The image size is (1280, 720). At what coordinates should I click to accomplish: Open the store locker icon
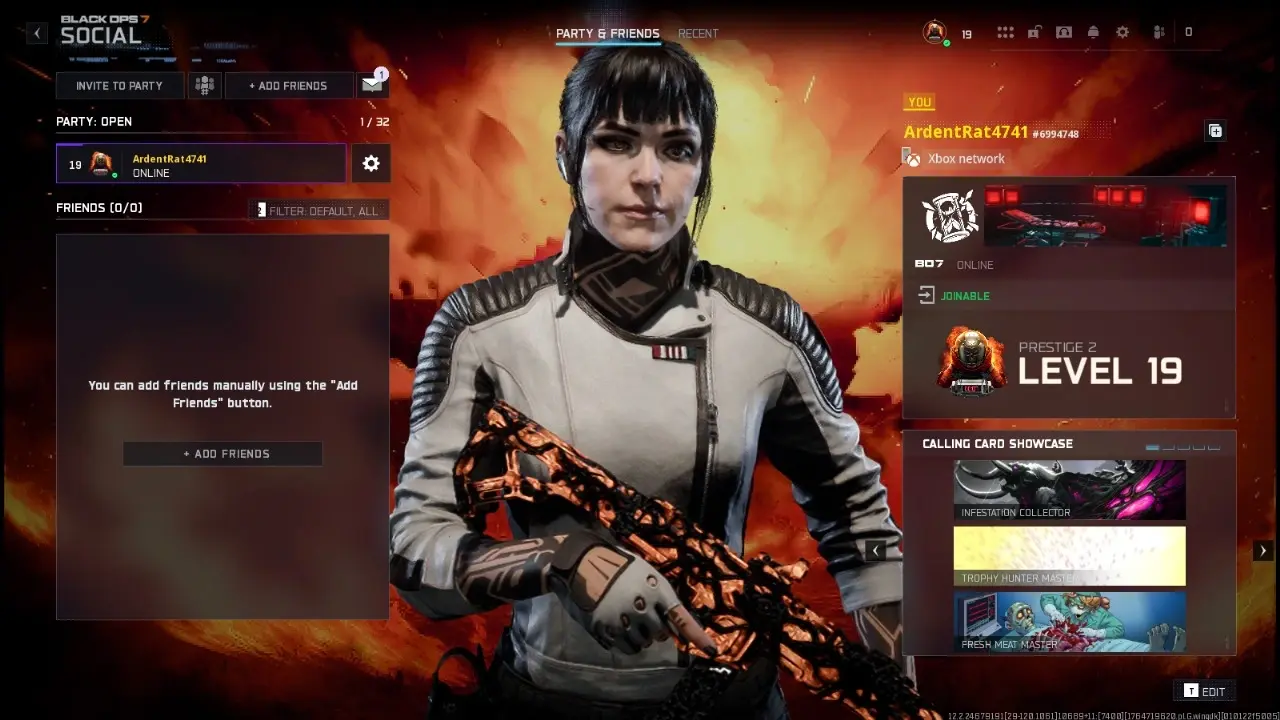pyautogui.click(x=1033, y=32)
